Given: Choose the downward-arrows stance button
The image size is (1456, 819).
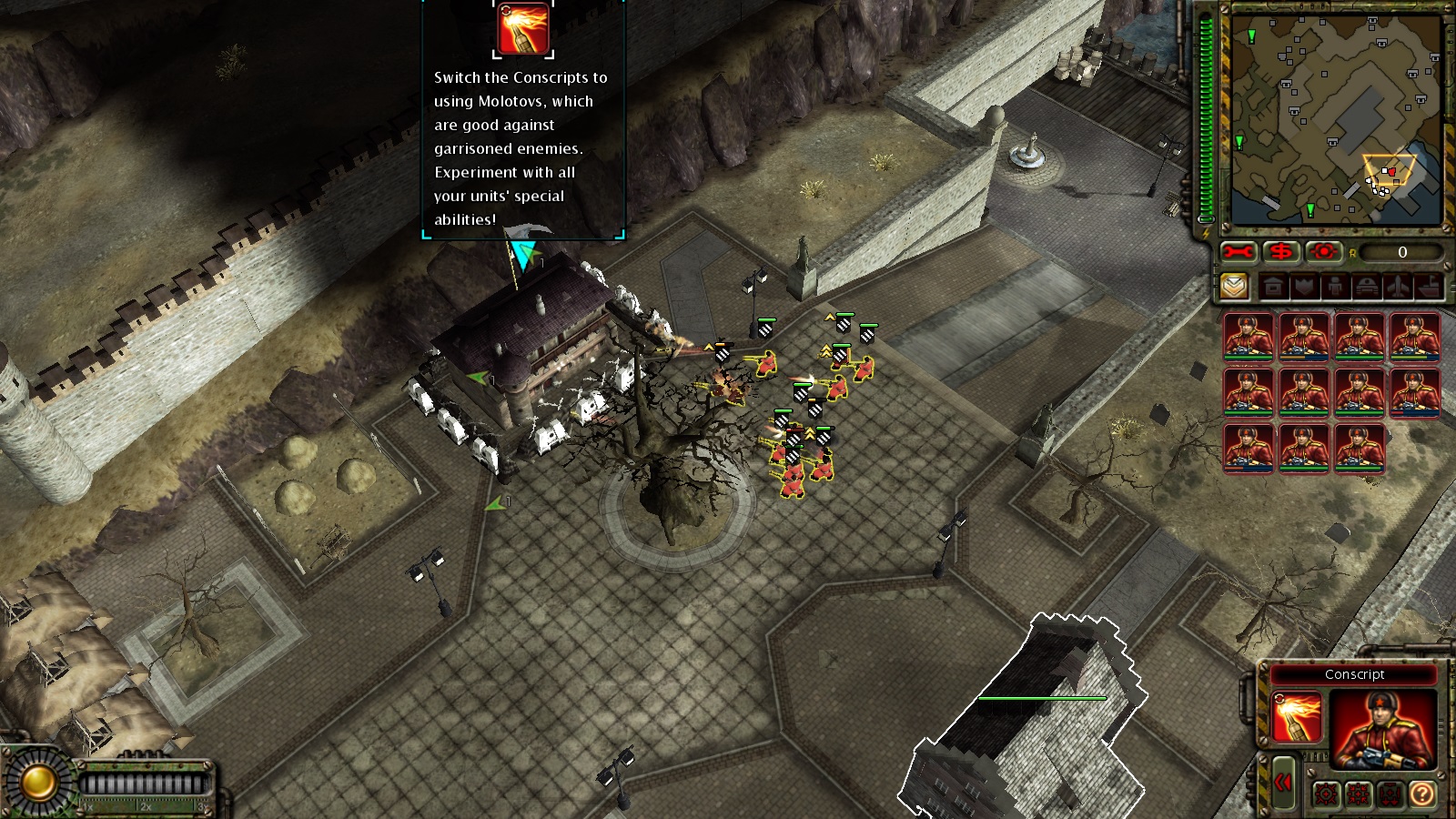Looking at the screenshot, I should pos(1390,794).
